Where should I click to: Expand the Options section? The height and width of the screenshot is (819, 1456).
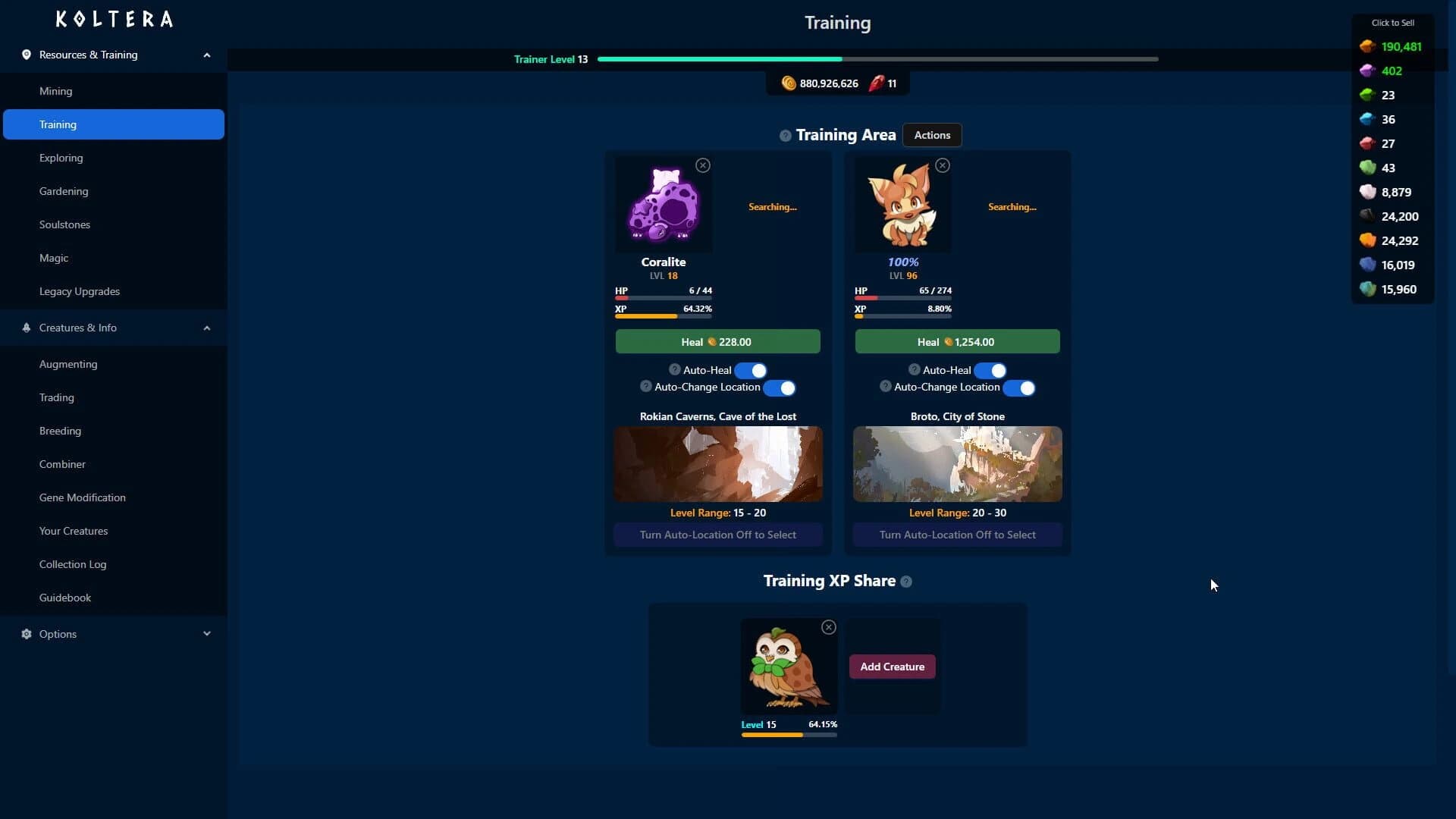[x=206, y=634]
